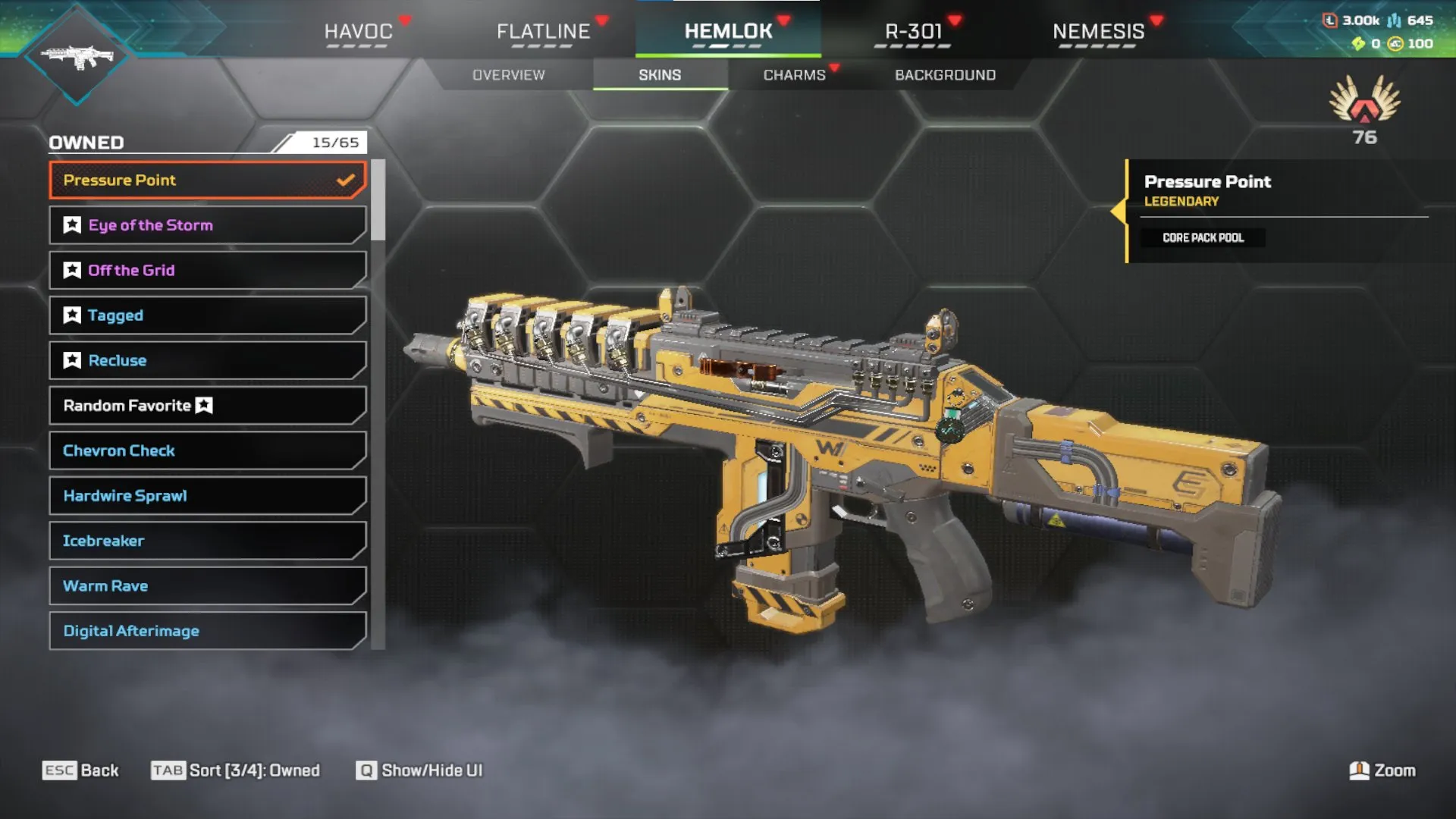Toggle the favorite star on Tagged skin

tap(71, 315)
